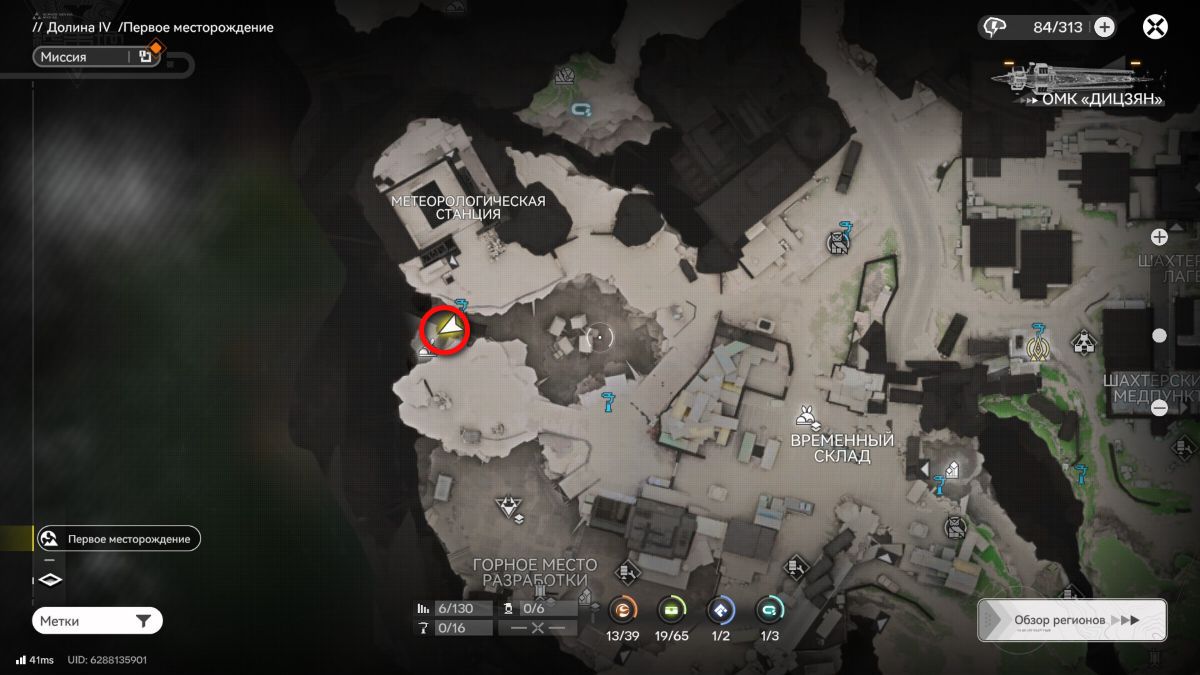The height and width of the screenshot is (675, 1200).
Task: Select the yellow-ringed teleport marker
Action: [x=1039, y=346]
